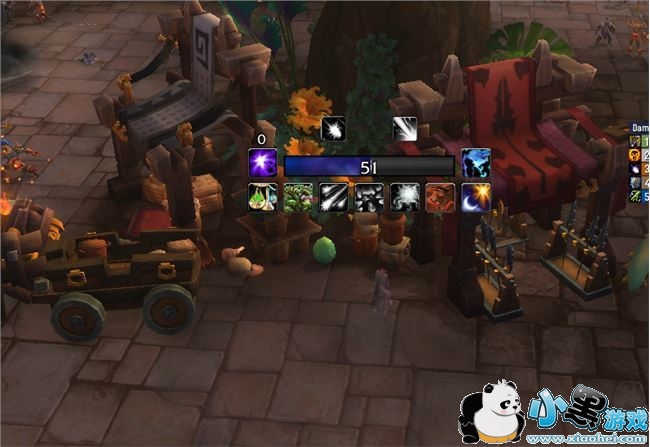The width and height of the screenshot is (650, 447).
Task: Select the white starburst icon above the bar
Action: tap(333, 128)
